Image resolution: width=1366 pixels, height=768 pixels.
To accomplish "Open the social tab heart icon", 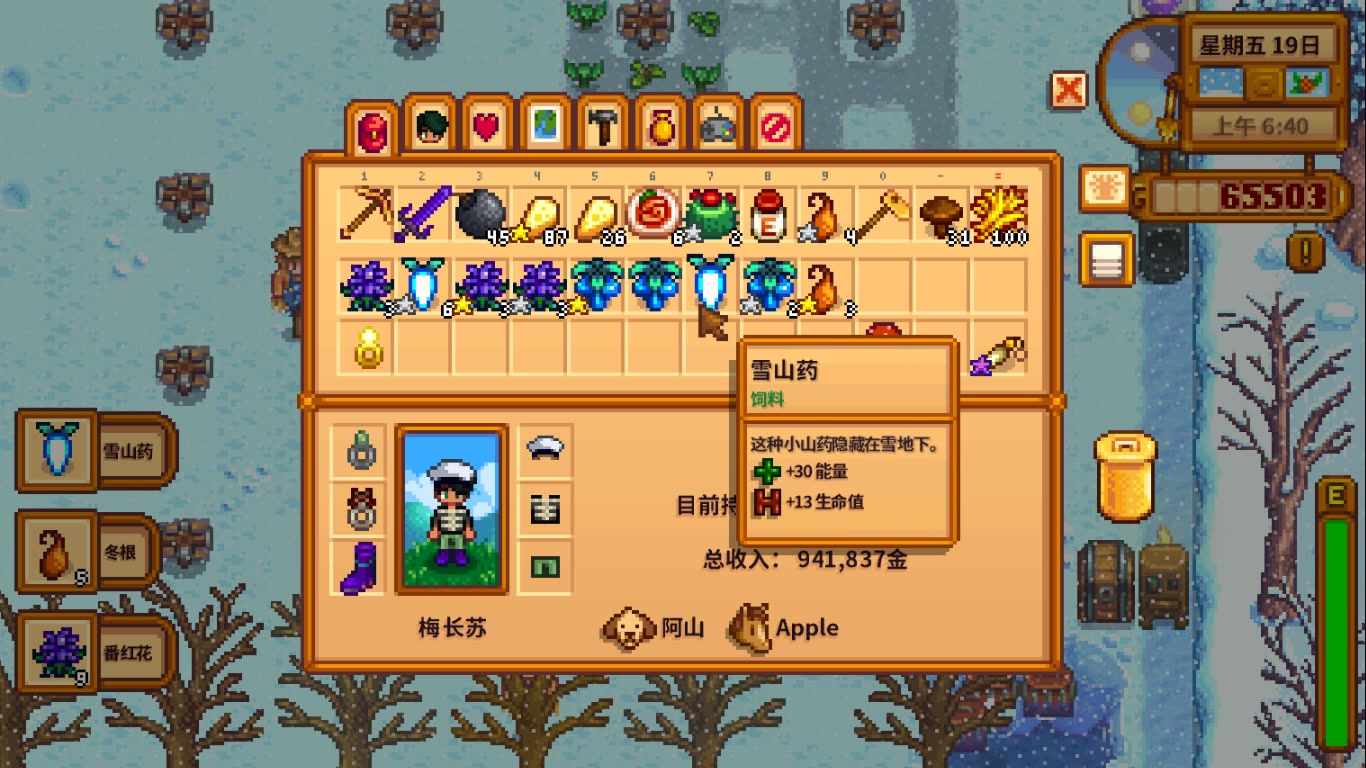I will tap(487, 125).
